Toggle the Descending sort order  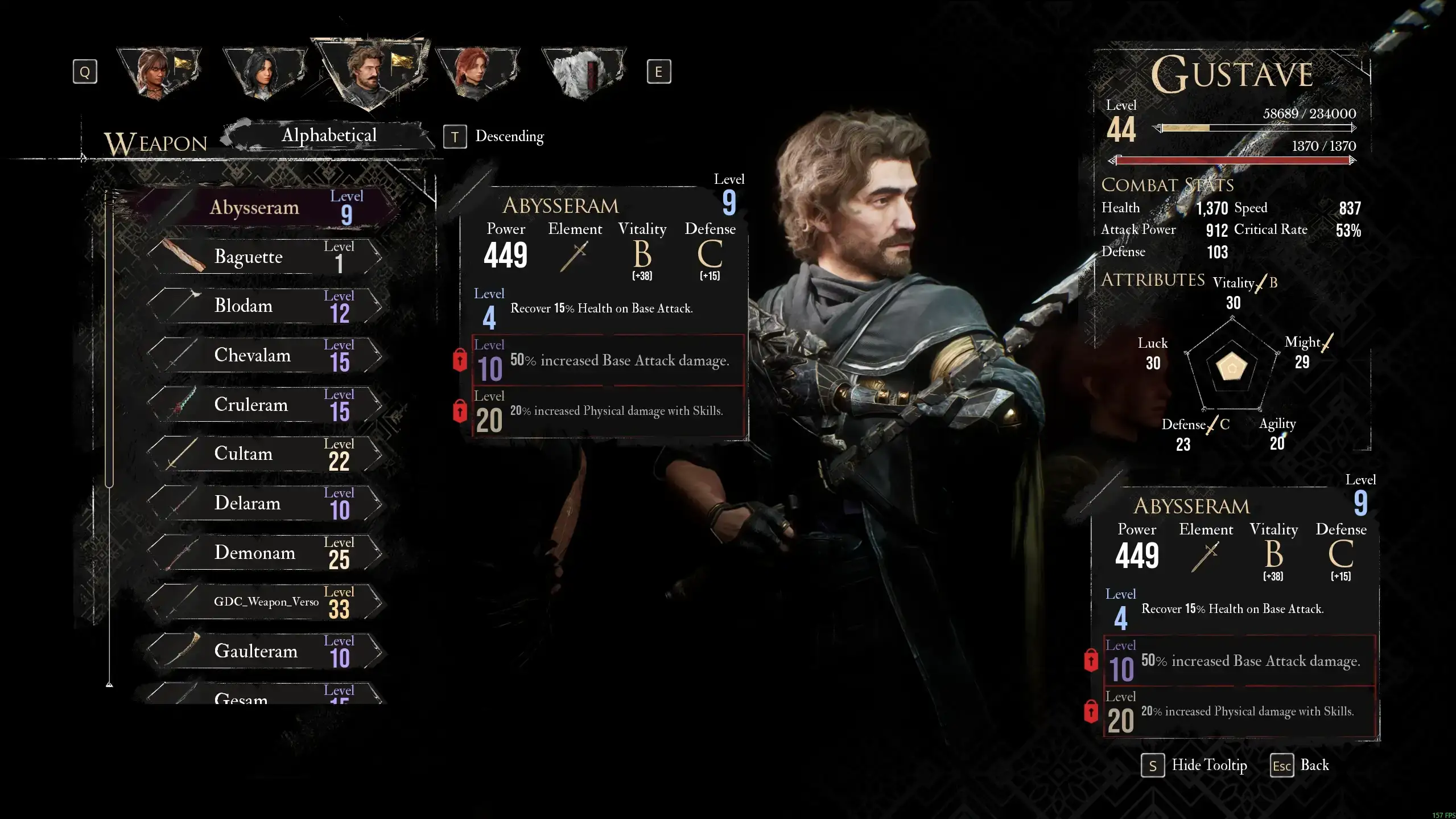click(x=495, y=137)
